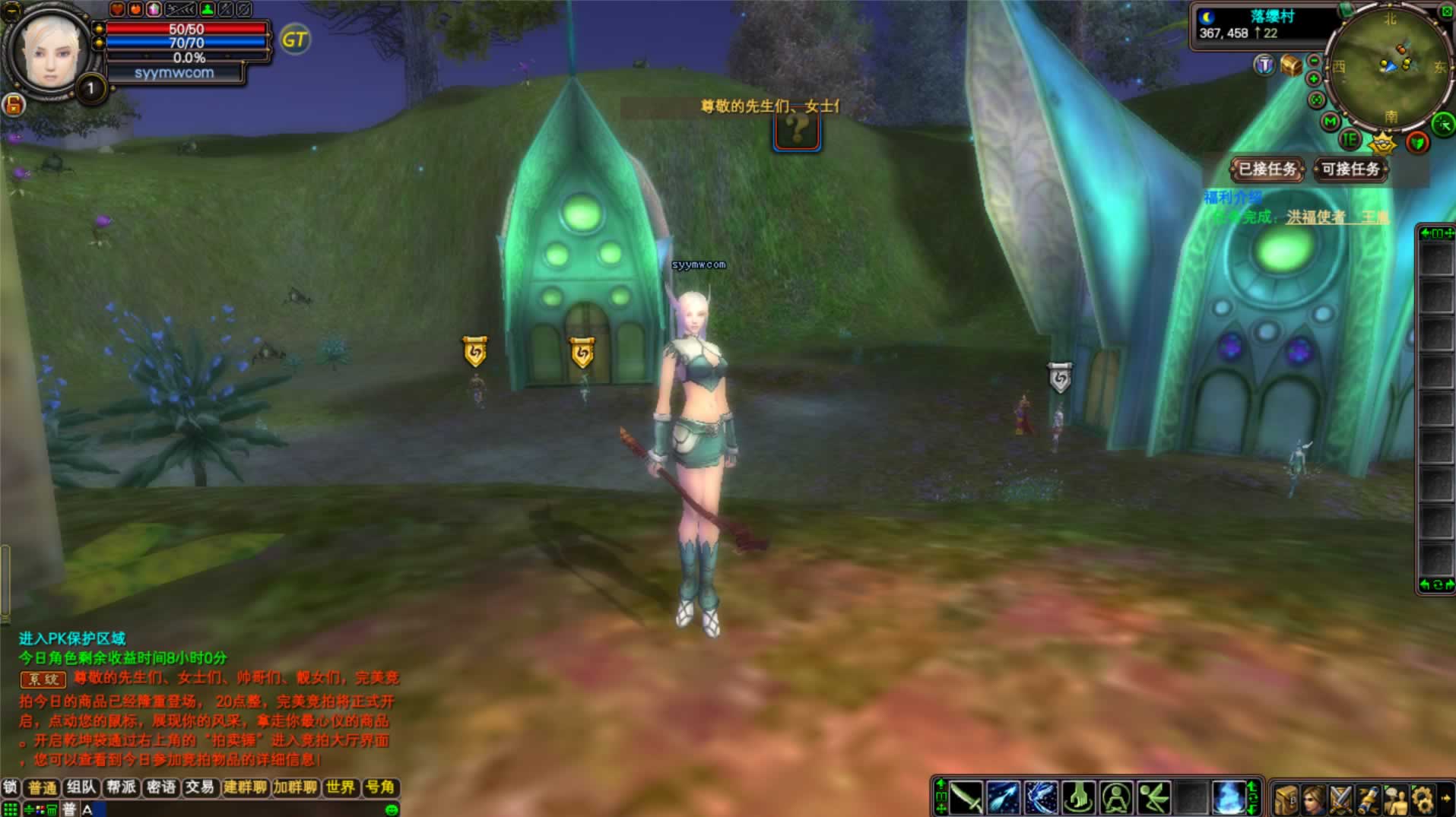This screenshot has height=817, width=1456.
Task: Open the golden treasure chest icon
Action: (1290, 65)
